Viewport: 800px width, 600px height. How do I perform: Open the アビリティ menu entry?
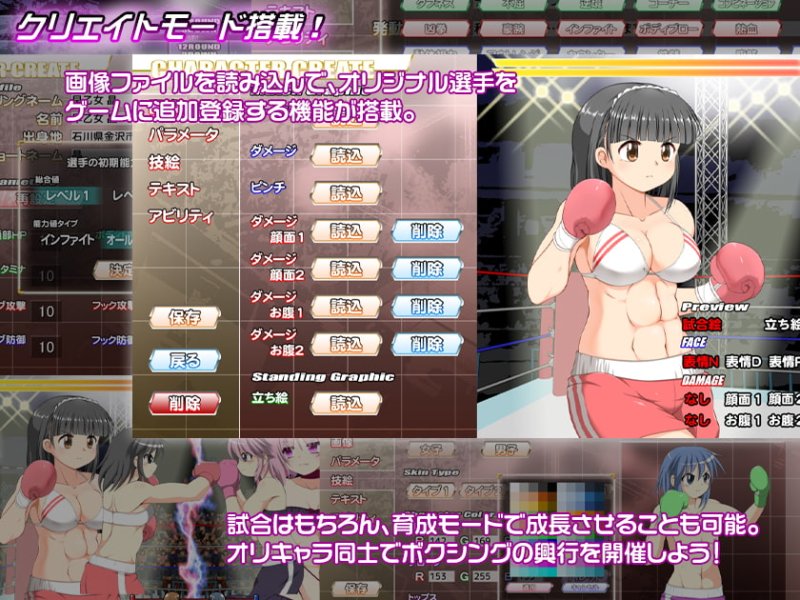point(180,215)
